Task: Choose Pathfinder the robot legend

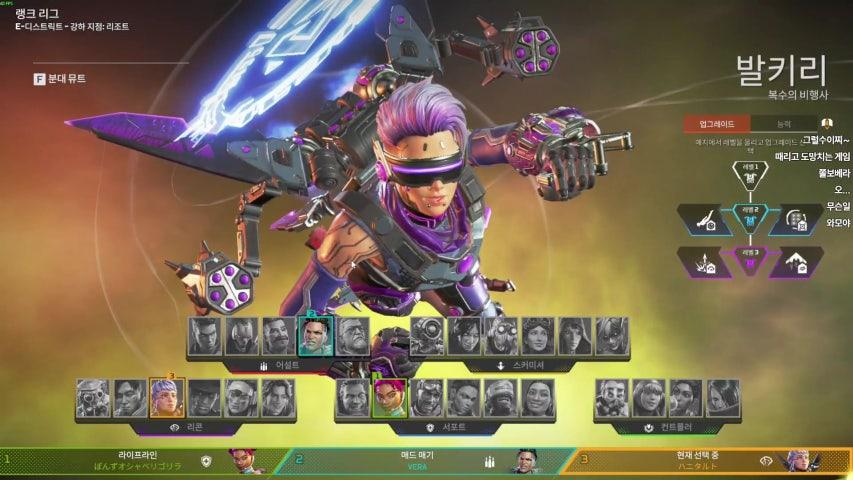Action: (x=427, y=337)
